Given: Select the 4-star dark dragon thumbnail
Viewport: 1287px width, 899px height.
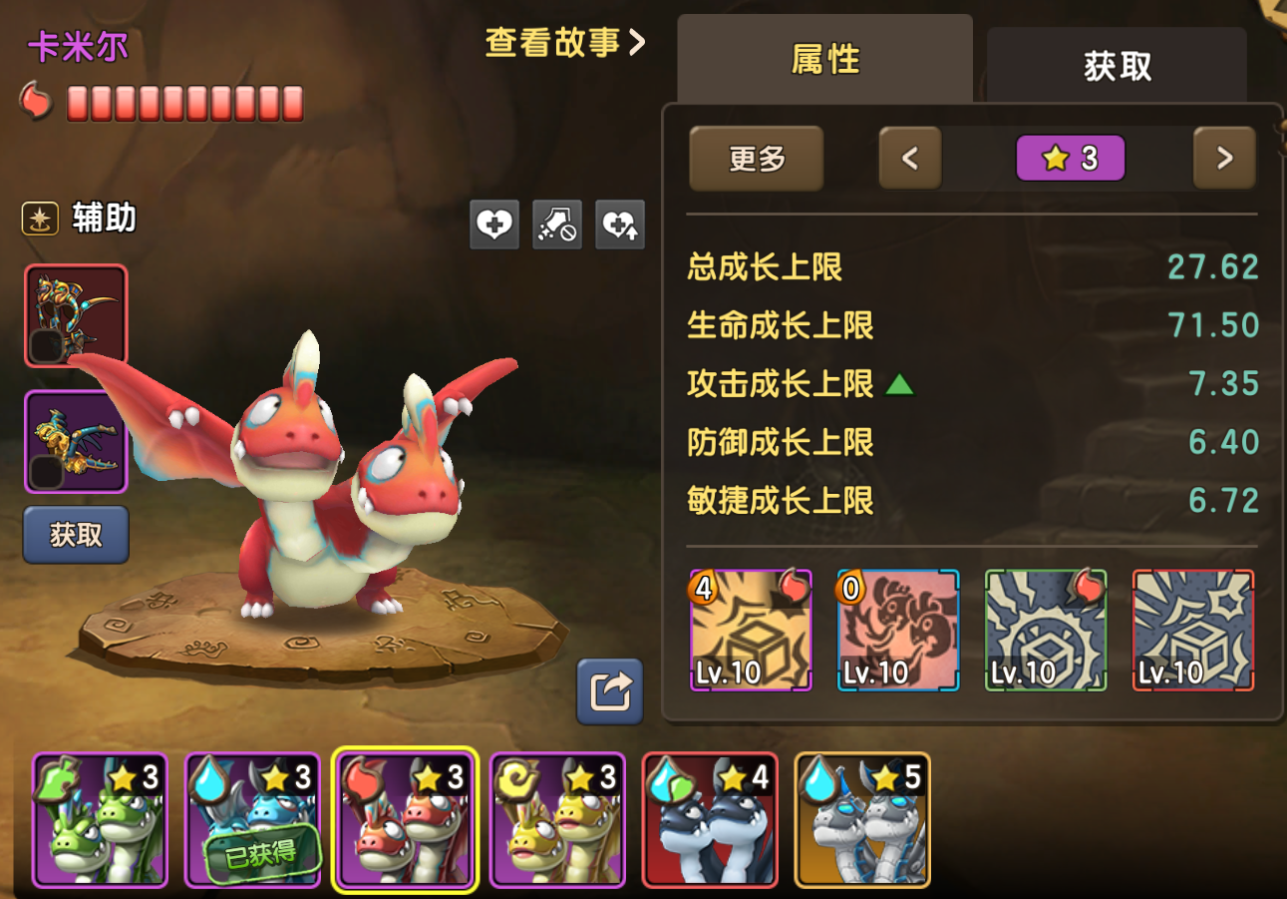Looking at the screenshot, I should (x=710, y=820).
